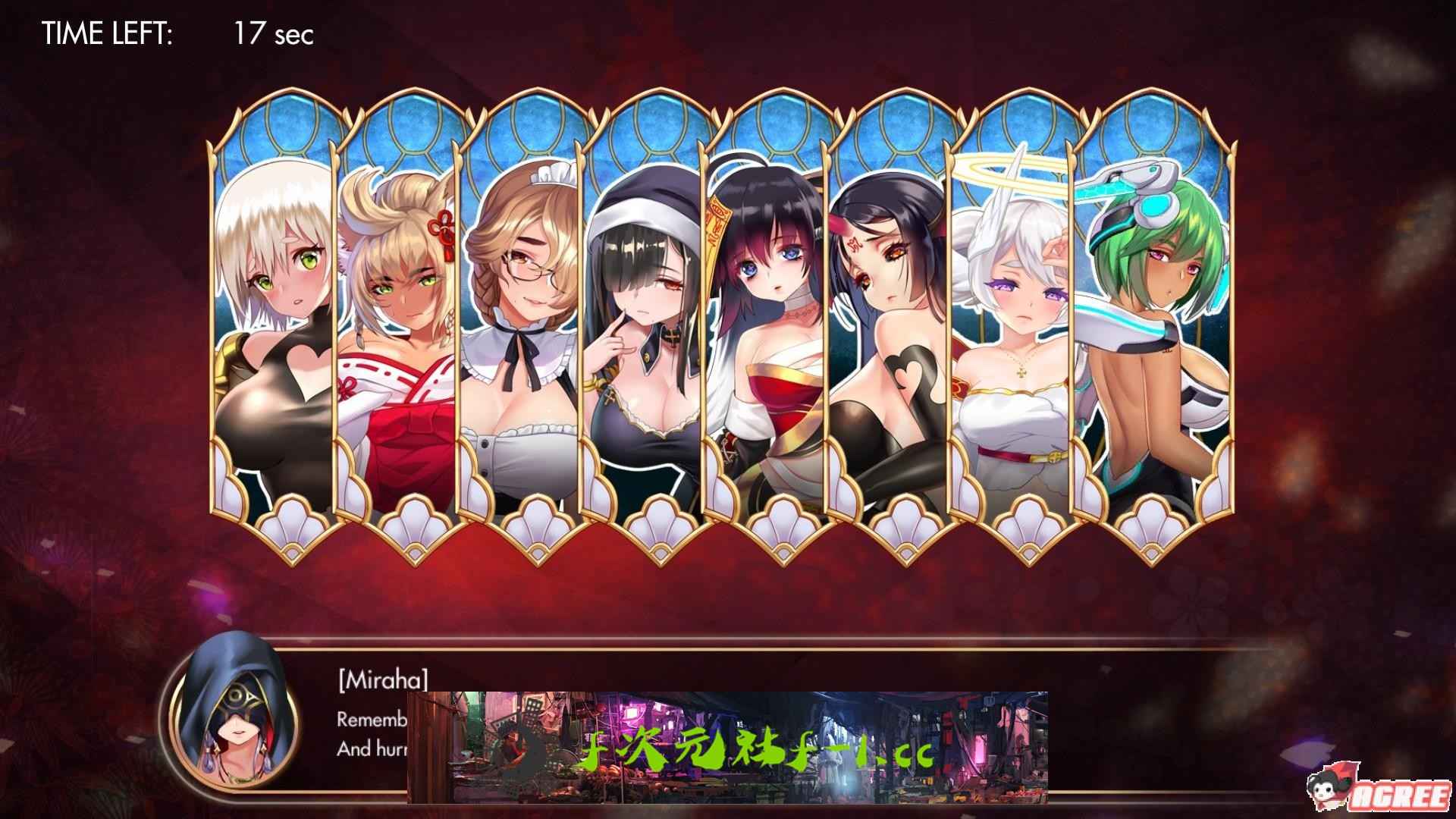The height and width of the screenshot is (819, 1456).
Task: Open the neon city banner overlay
Action: click(728, 747)
